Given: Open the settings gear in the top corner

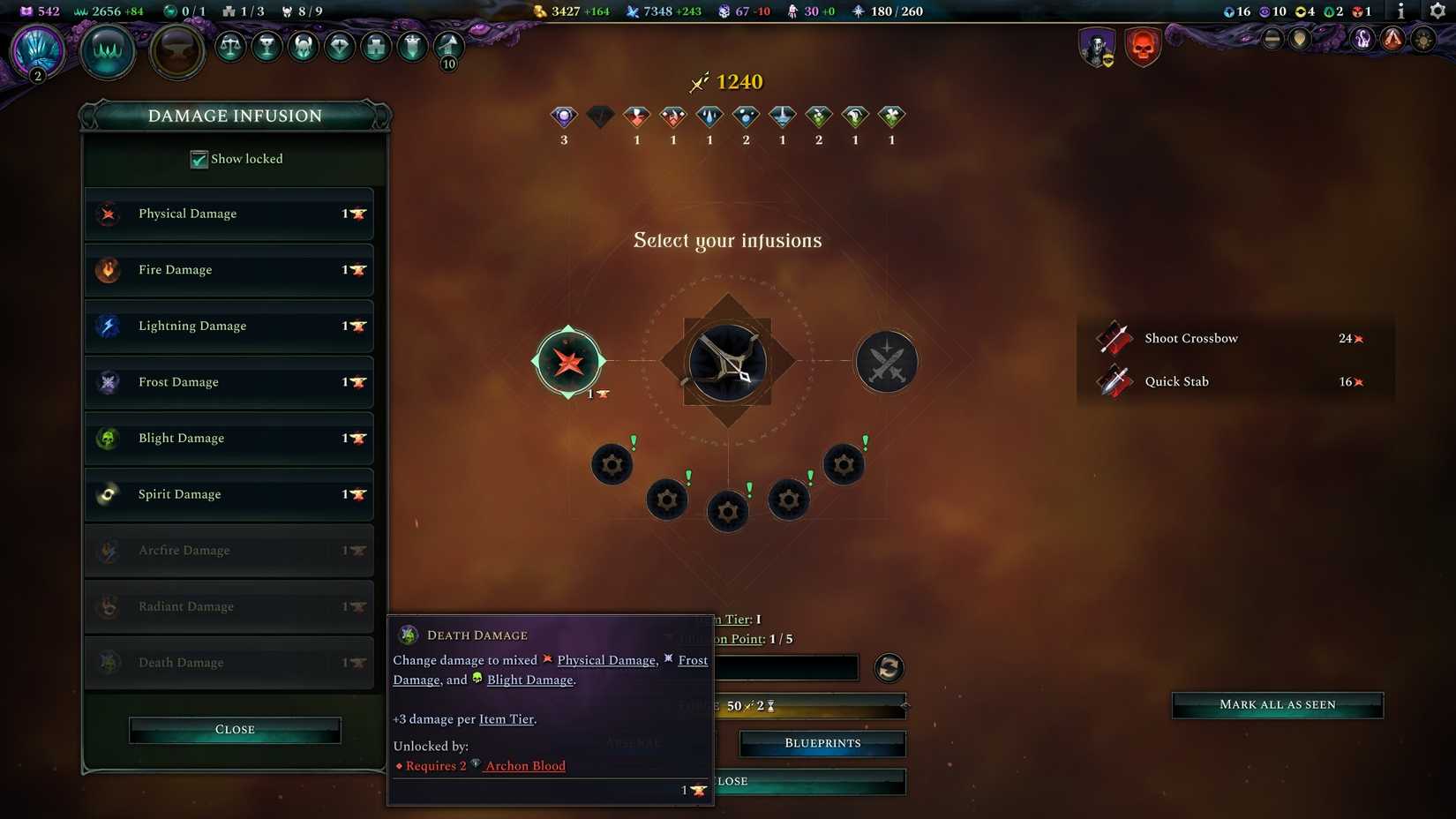Looking at the screenshot, I should (1437, 11).
